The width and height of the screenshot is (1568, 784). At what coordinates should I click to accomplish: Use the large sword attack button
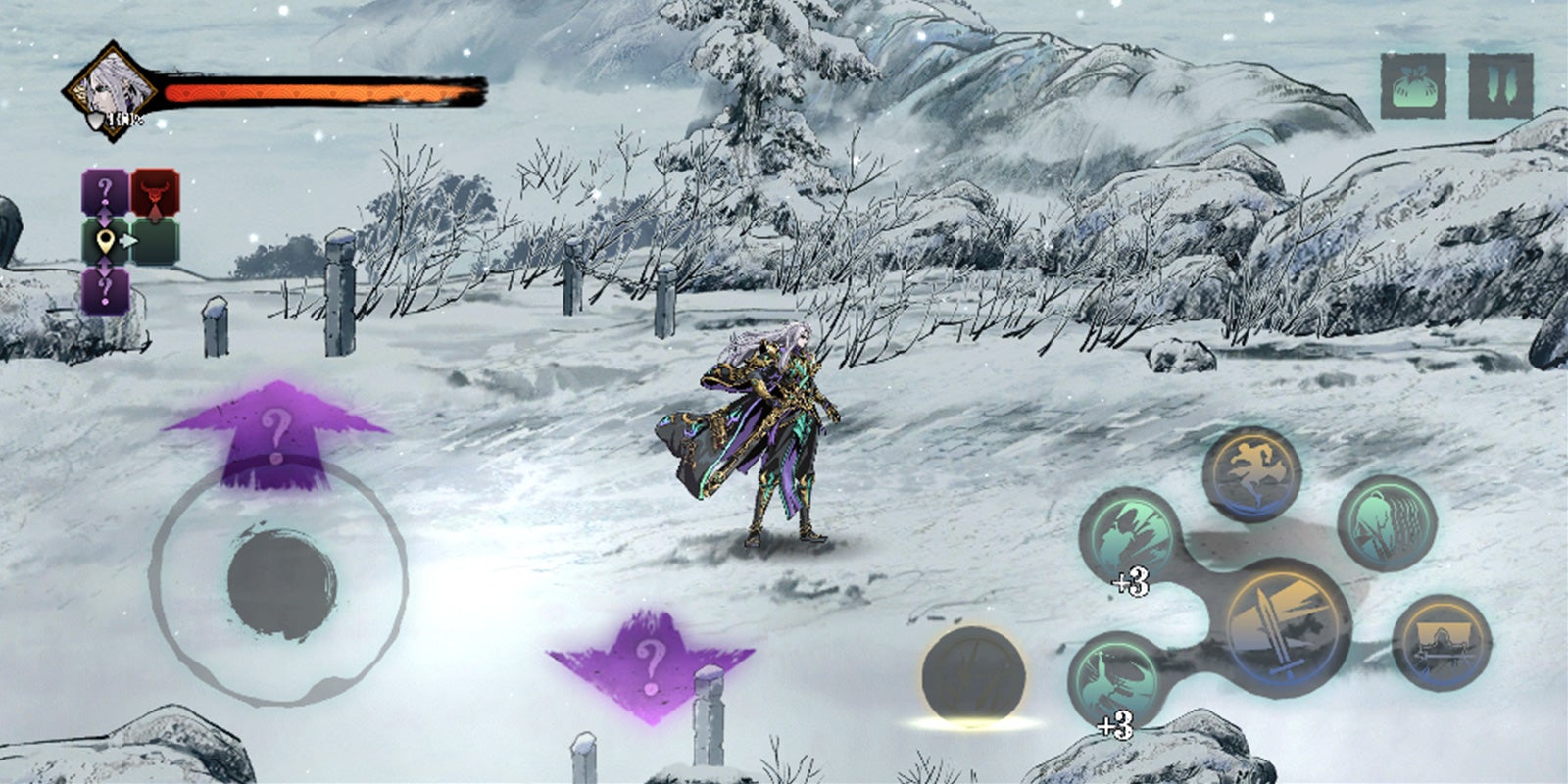pos(1286,625)
